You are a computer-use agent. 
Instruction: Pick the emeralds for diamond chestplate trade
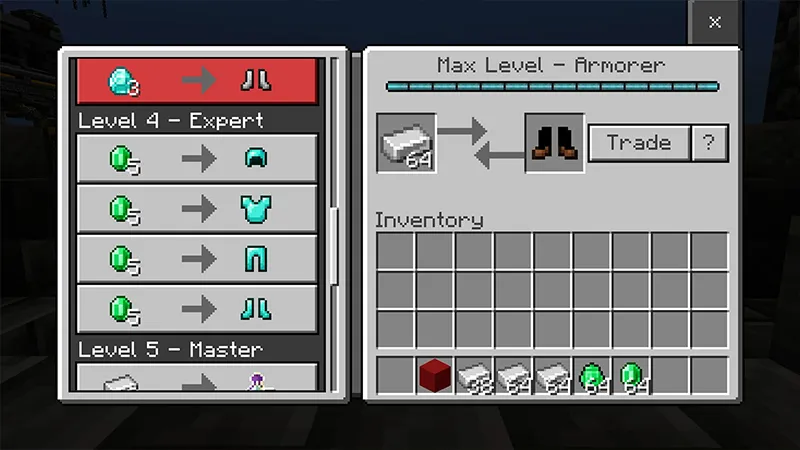click(x=197, y=209)
